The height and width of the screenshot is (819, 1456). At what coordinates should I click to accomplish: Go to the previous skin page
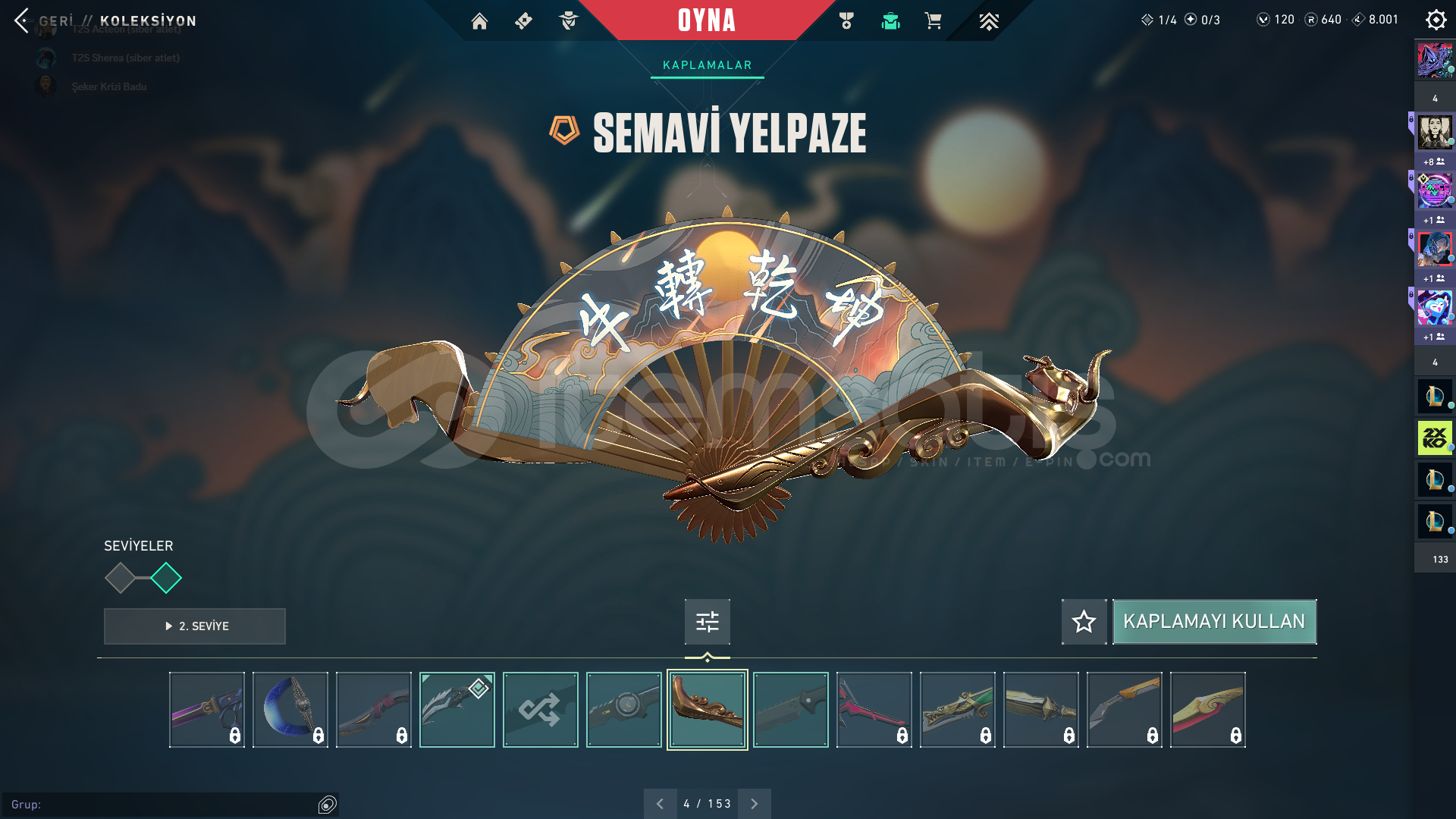coord(660,804)
